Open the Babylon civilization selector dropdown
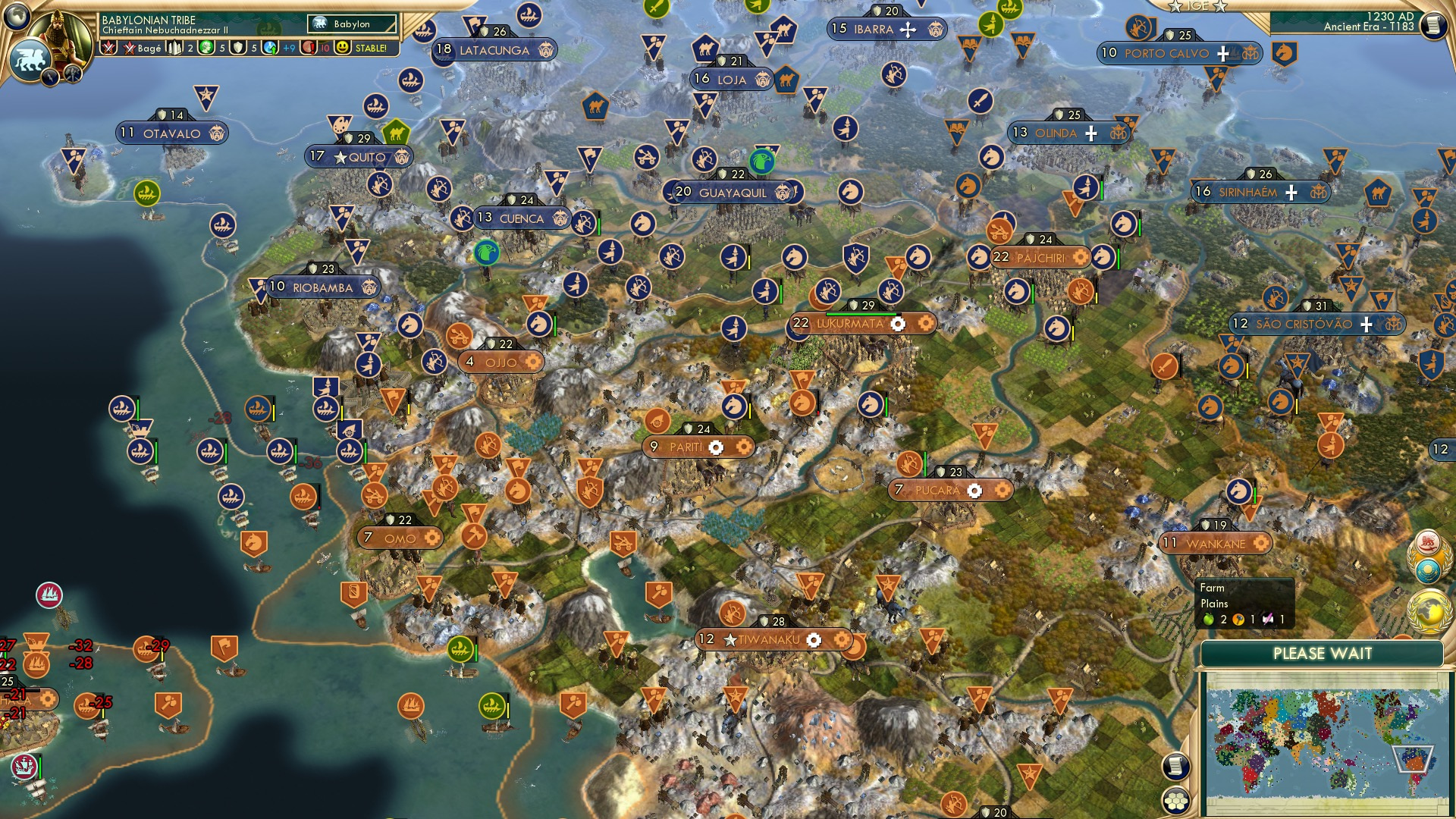 point(353,24)
